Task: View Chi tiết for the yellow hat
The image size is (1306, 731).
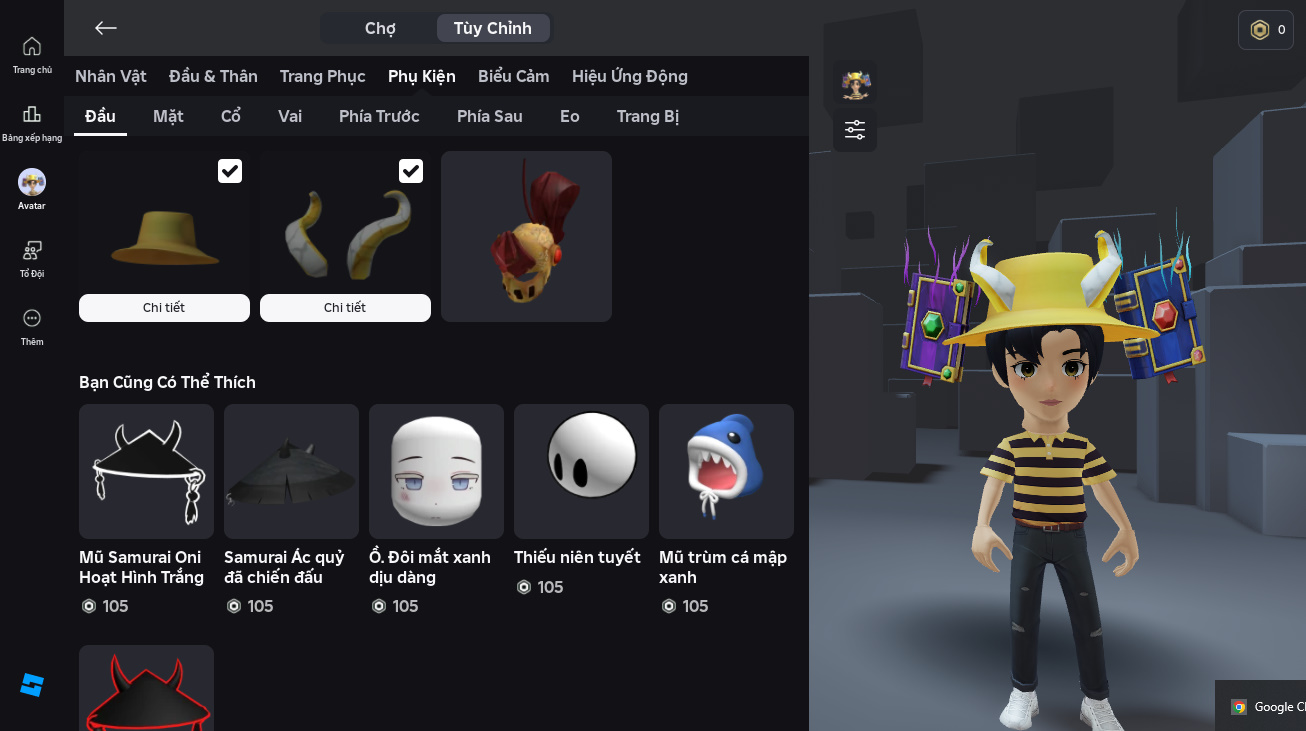Action: (x=164, y=308)
